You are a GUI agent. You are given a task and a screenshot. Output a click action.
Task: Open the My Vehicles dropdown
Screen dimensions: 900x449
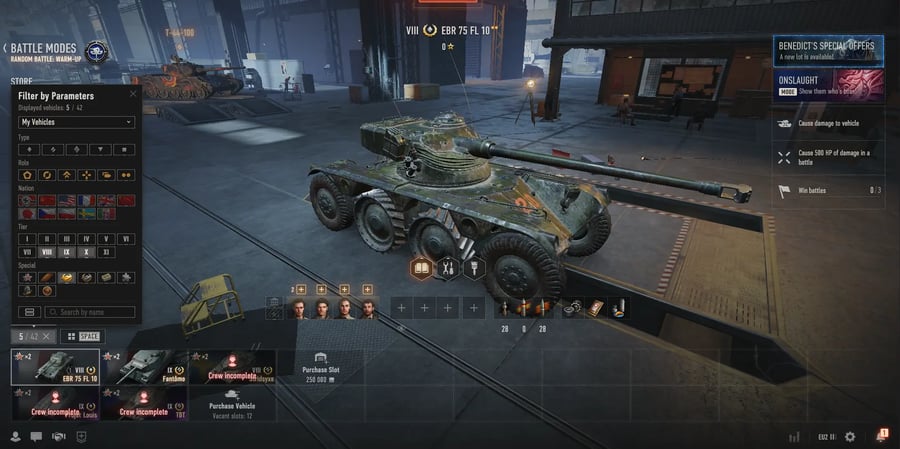(x=77, y=122)
